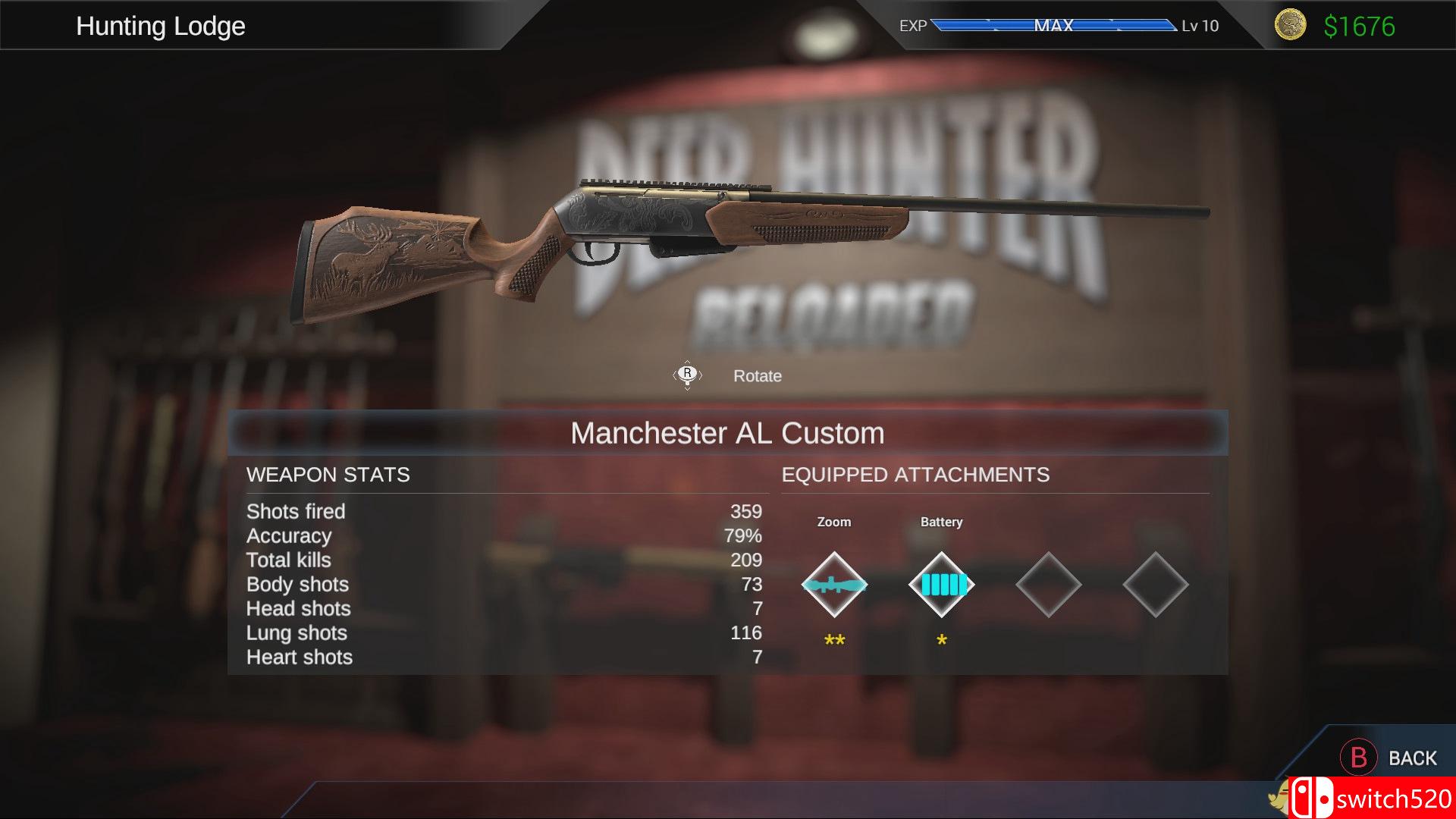Select the equipped Battery attachment slot

click(941, 585)
